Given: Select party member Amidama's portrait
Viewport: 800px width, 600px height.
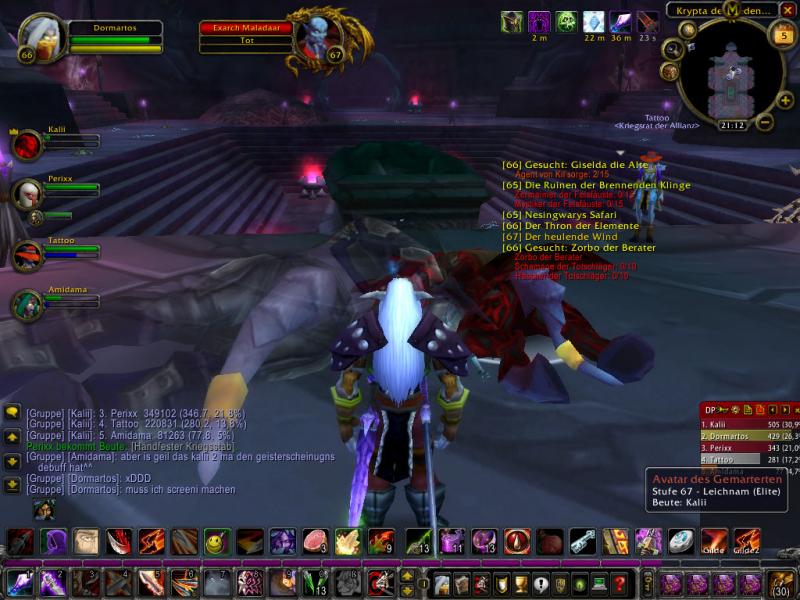Looking at the screenshot, I should click(27, 304).
